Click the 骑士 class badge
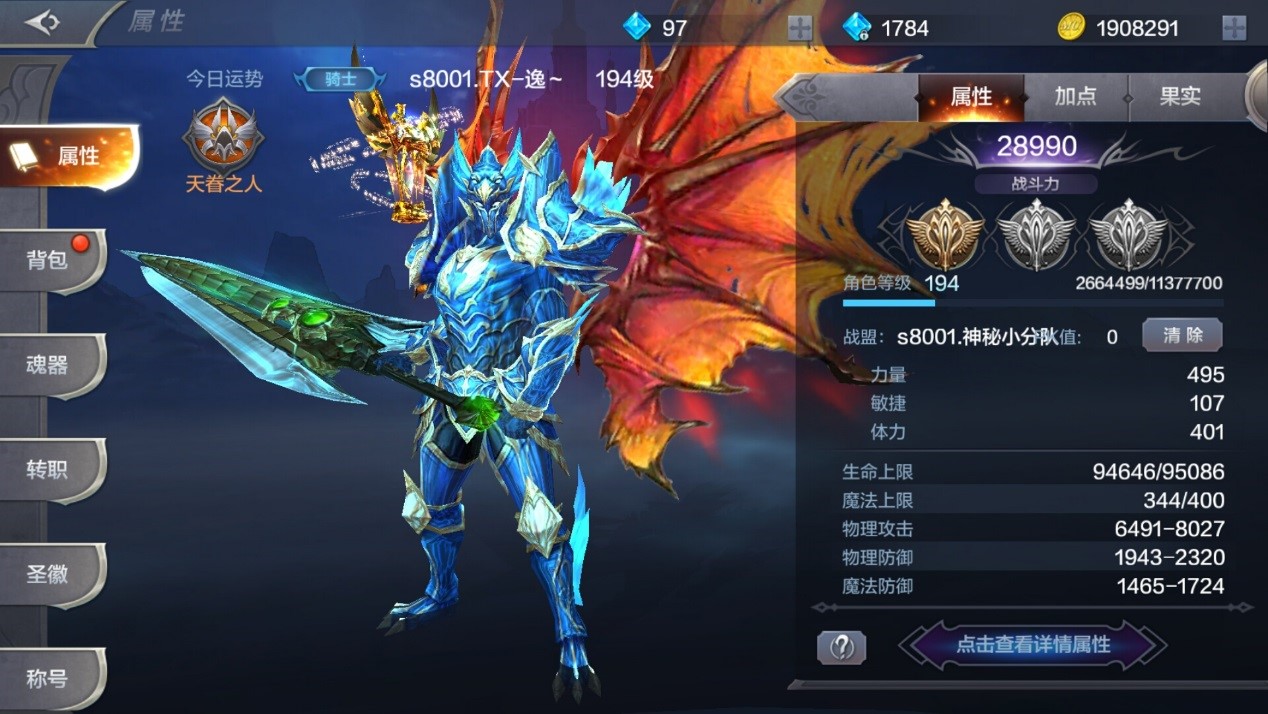 click(x=340, y=79)
